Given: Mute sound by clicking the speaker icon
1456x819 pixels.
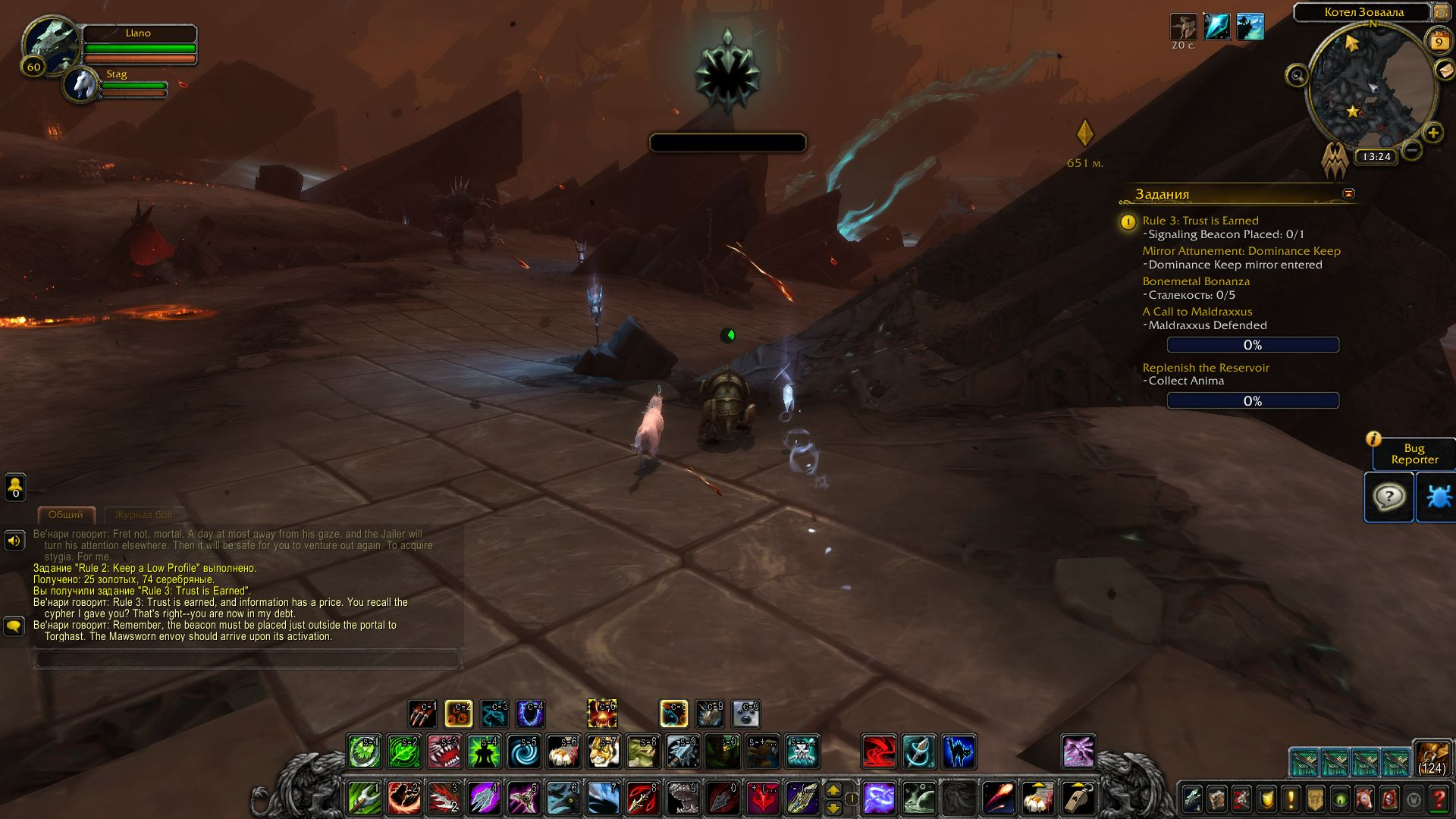Looking at the screenshot, I should [x=14, y=540].
